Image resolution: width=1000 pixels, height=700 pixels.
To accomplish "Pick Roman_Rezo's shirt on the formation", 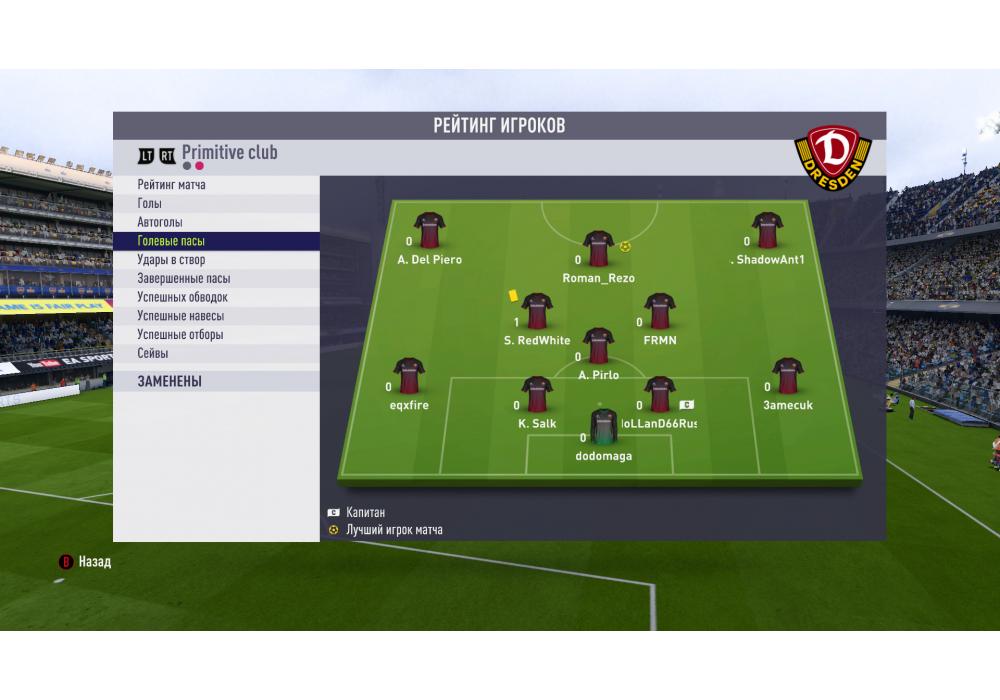I will pos(598,249).
